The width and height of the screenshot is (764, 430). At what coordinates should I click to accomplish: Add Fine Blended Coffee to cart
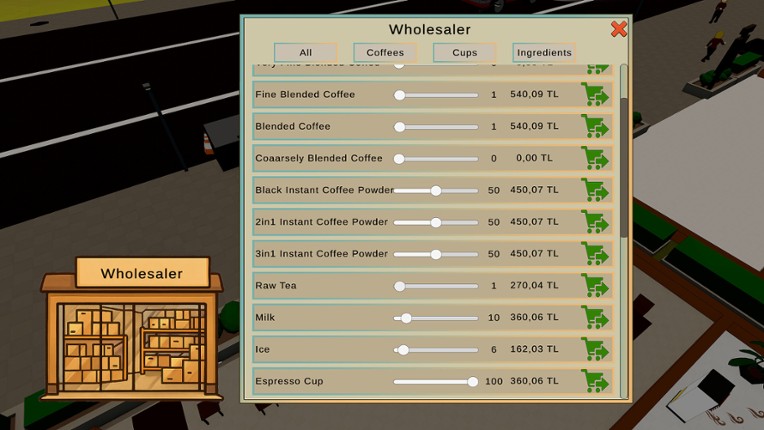pyautogui.click(x=597, y=95)
